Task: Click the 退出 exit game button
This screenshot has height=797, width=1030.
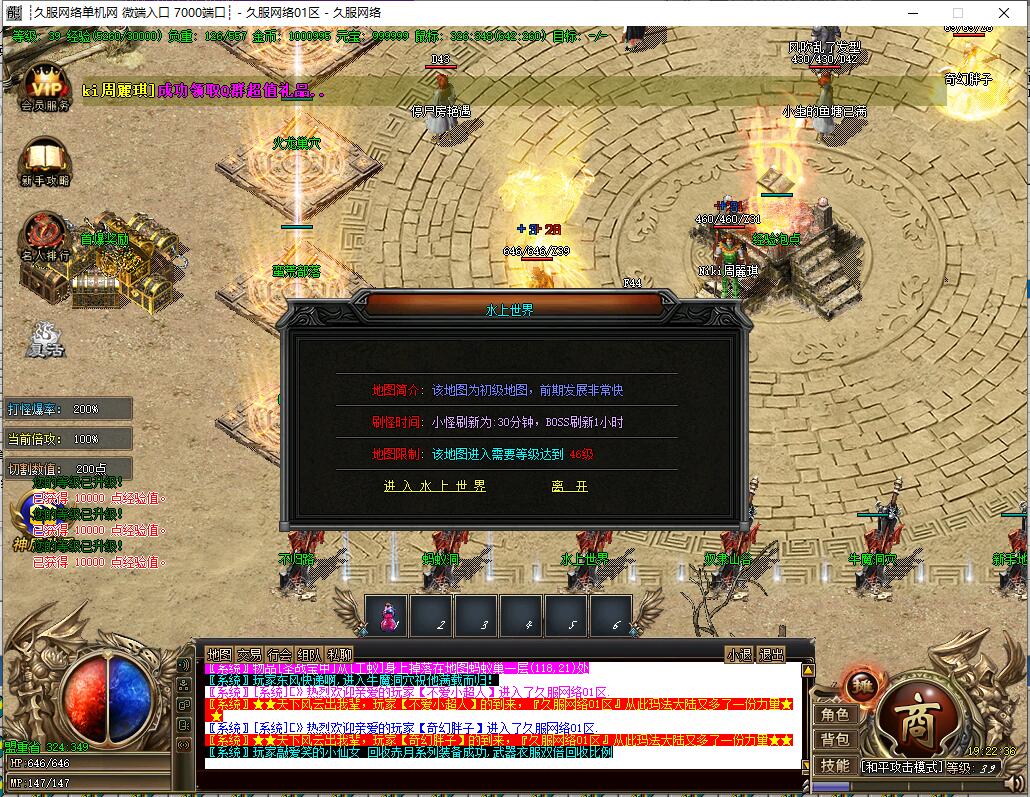Action: coord(772,655)
